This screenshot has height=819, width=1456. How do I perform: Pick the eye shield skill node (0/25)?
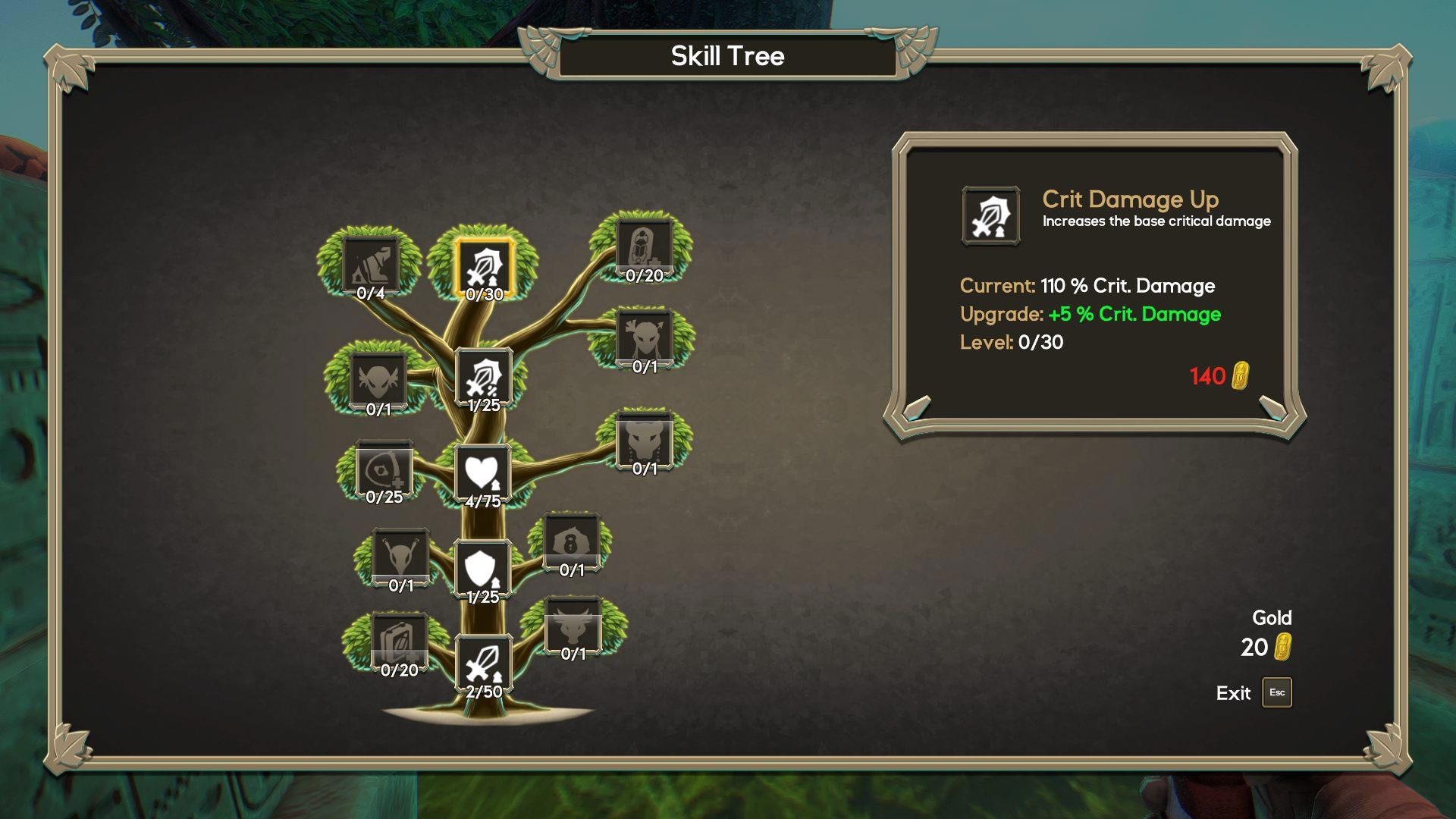click(384, 470)
